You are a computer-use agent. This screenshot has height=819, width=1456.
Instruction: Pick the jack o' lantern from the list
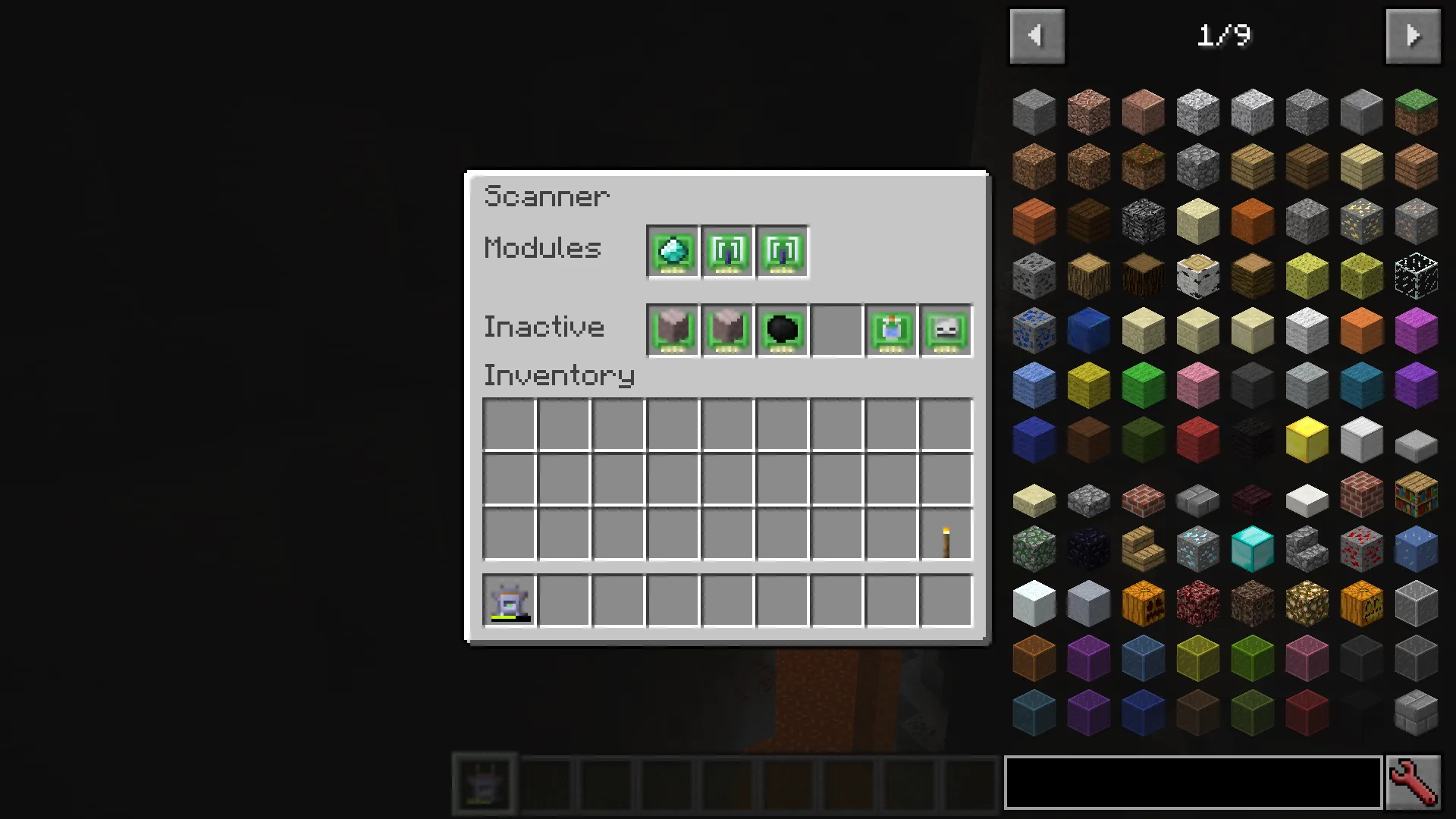click(x=1360, y=601)
